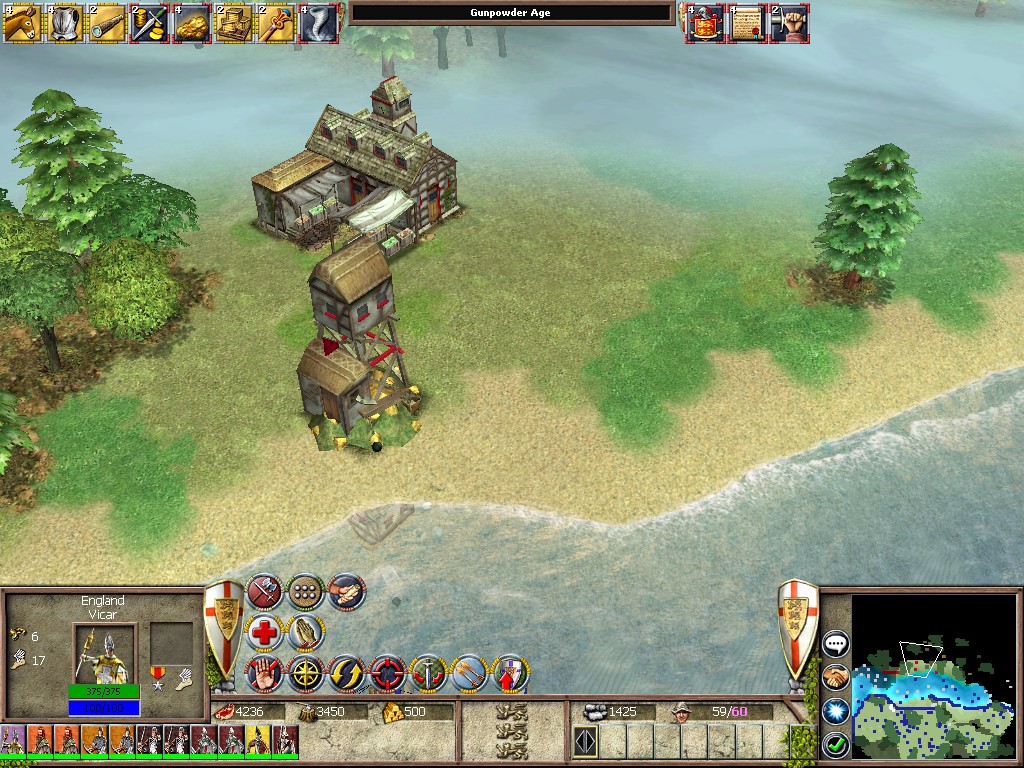This screenshot has height=768, width=1024.
Task: Open diplomacy with the handshake button
Action: 835,677
